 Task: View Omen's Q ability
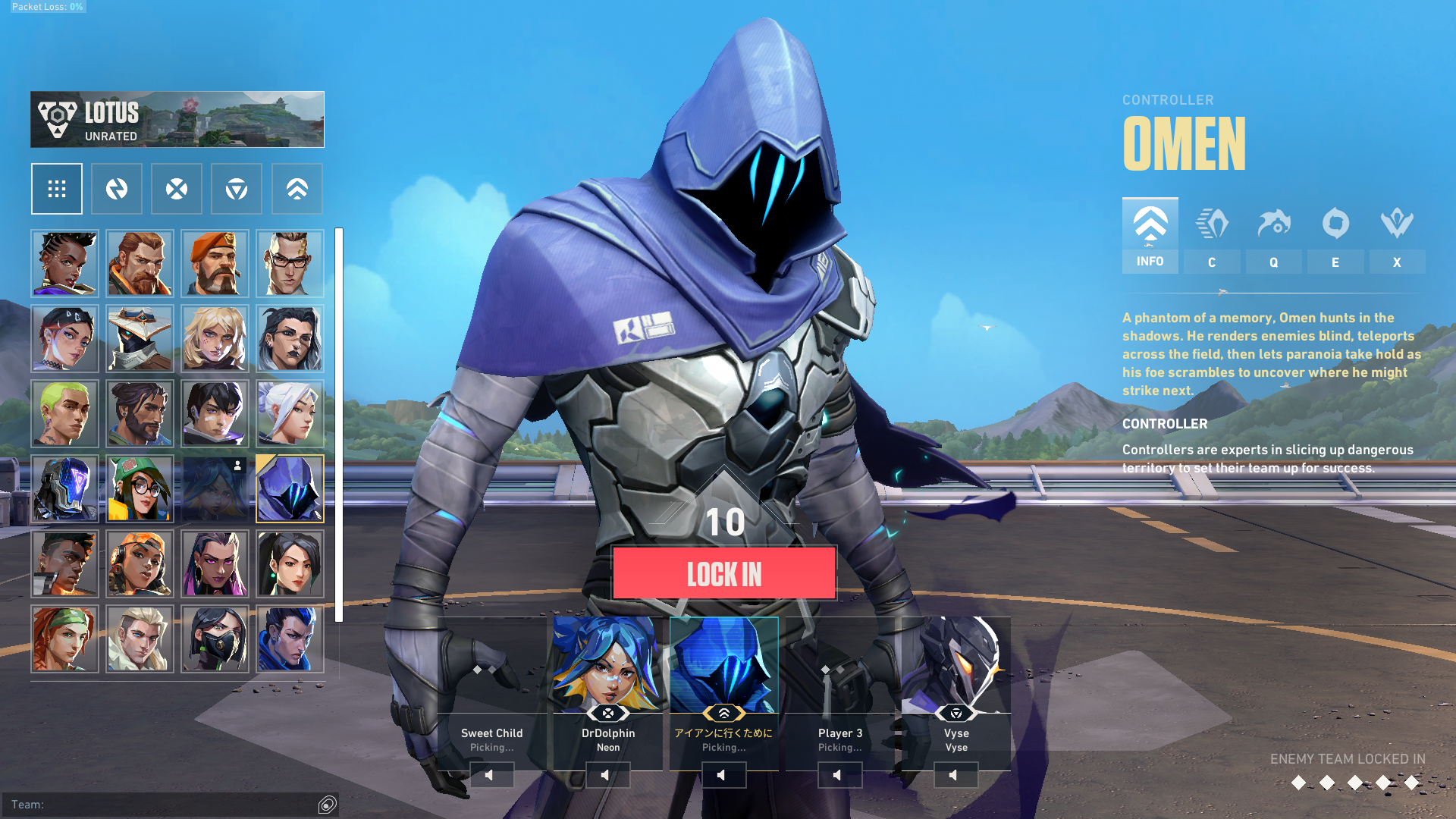(1273, 235)
